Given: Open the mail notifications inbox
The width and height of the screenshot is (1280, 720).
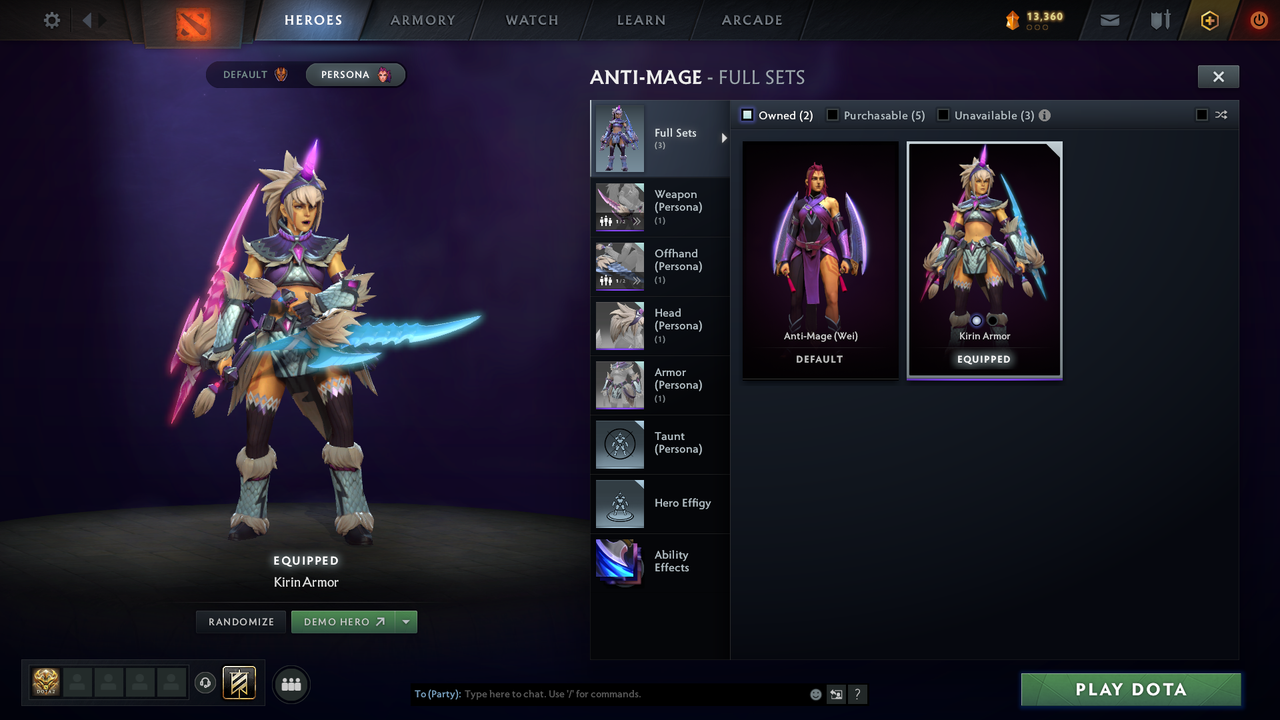Looking at the screenshot, I should click(x=1109, y=20).
